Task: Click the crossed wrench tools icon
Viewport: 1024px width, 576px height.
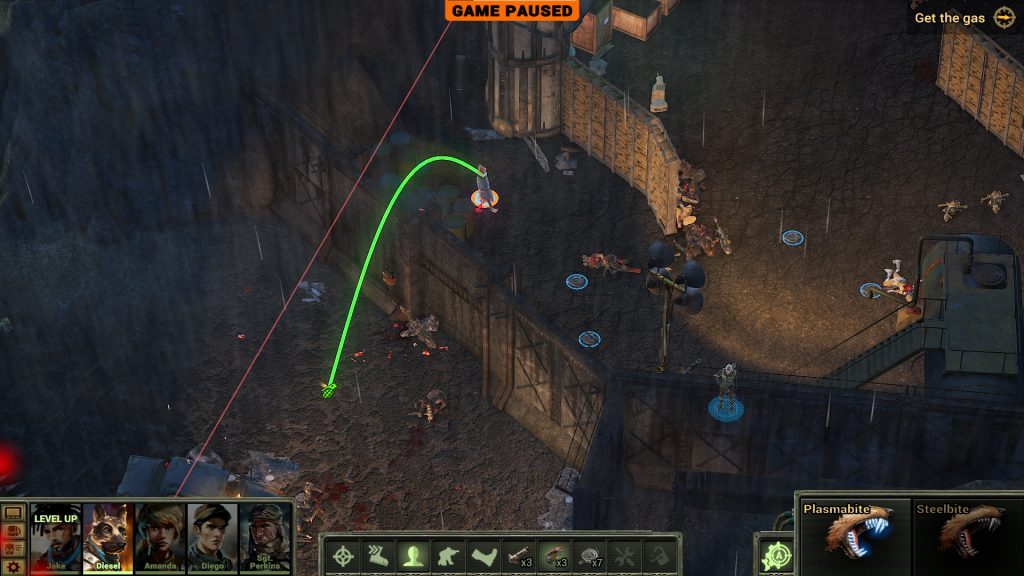Action: point(624,555)
